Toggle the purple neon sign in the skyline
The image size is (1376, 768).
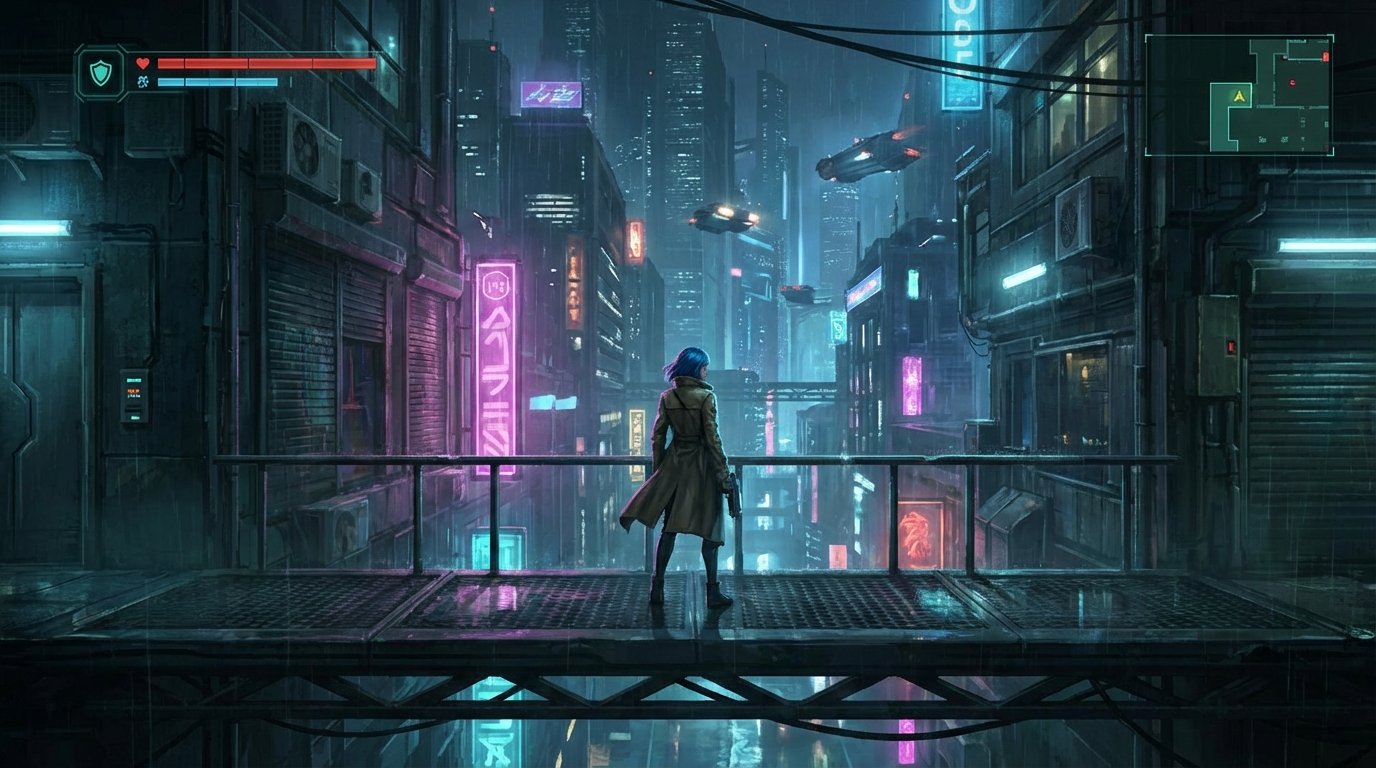click(x=551, y=95)
